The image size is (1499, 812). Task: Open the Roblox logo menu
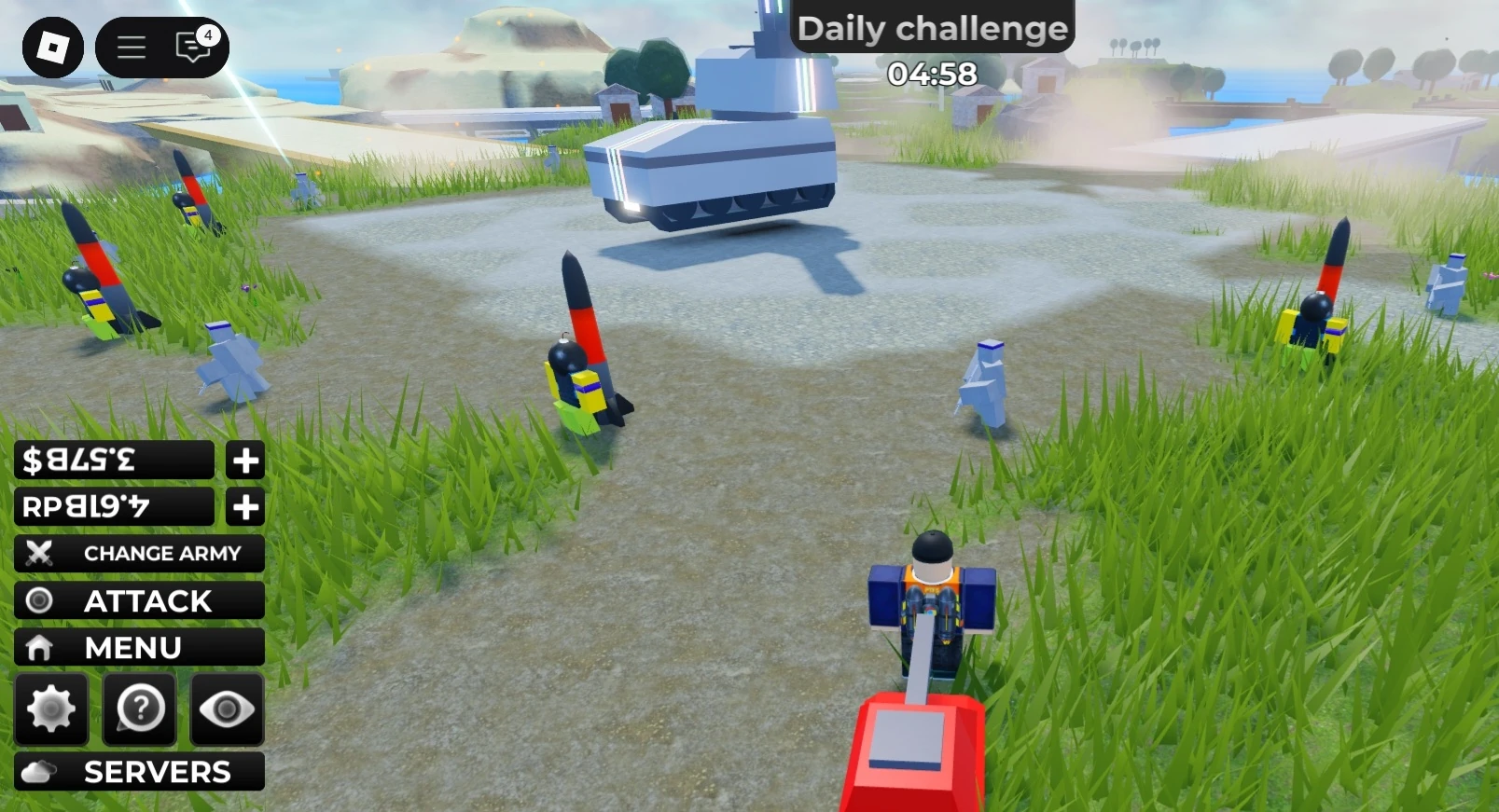tap(54, 48)
